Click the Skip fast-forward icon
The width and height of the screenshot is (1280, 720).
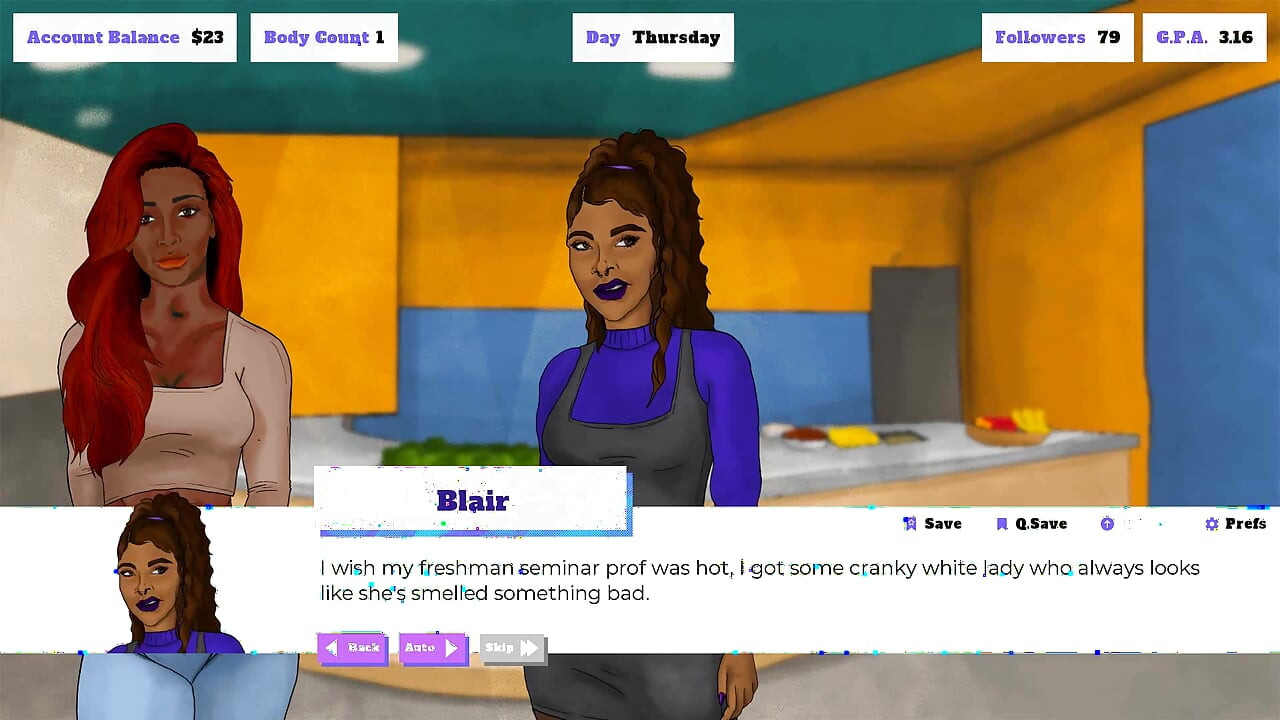click(x=530, y=648)
